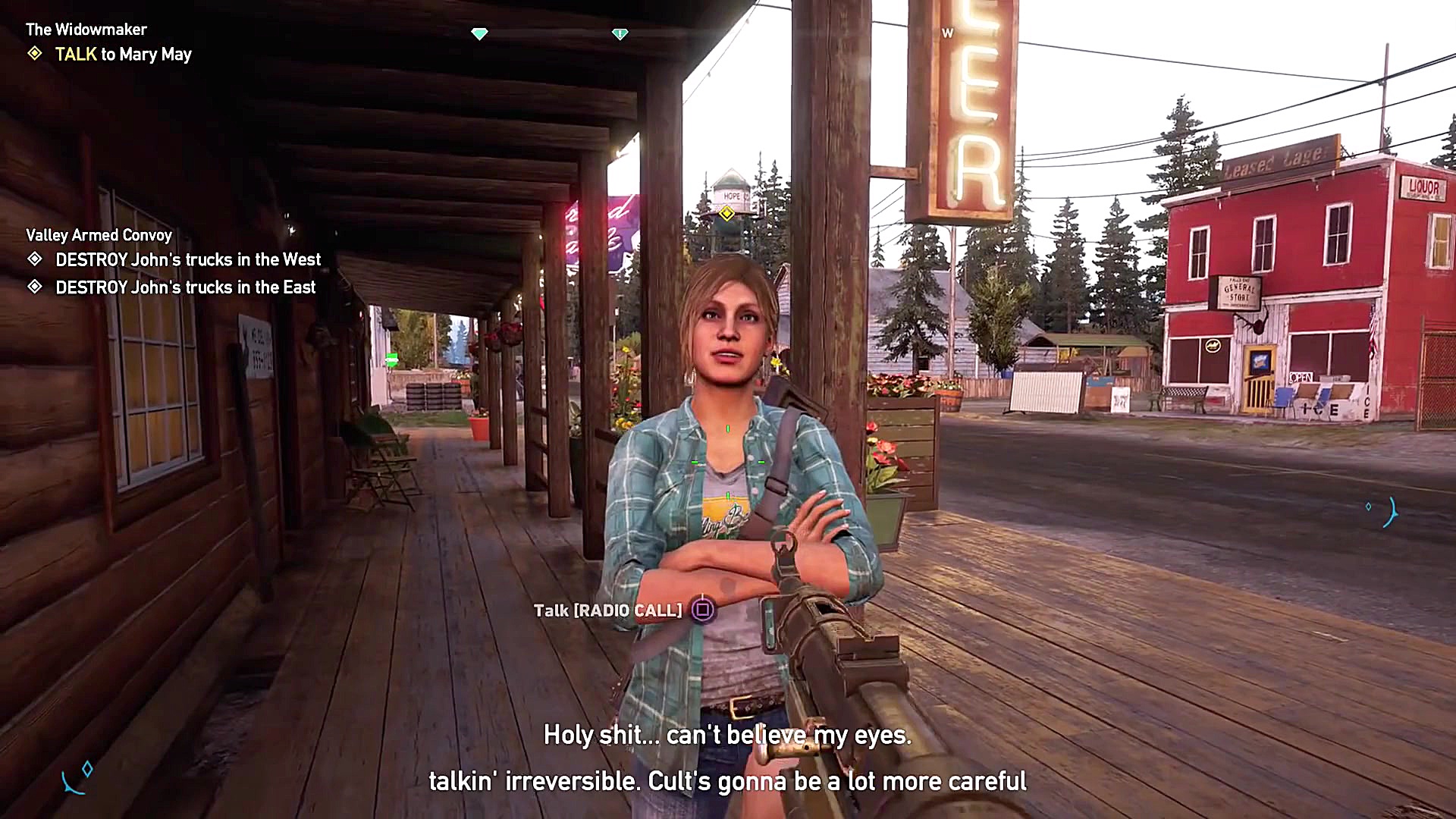Expand The Widowmaker quest entry
1456x819 pixels.
tap(86, 29)
